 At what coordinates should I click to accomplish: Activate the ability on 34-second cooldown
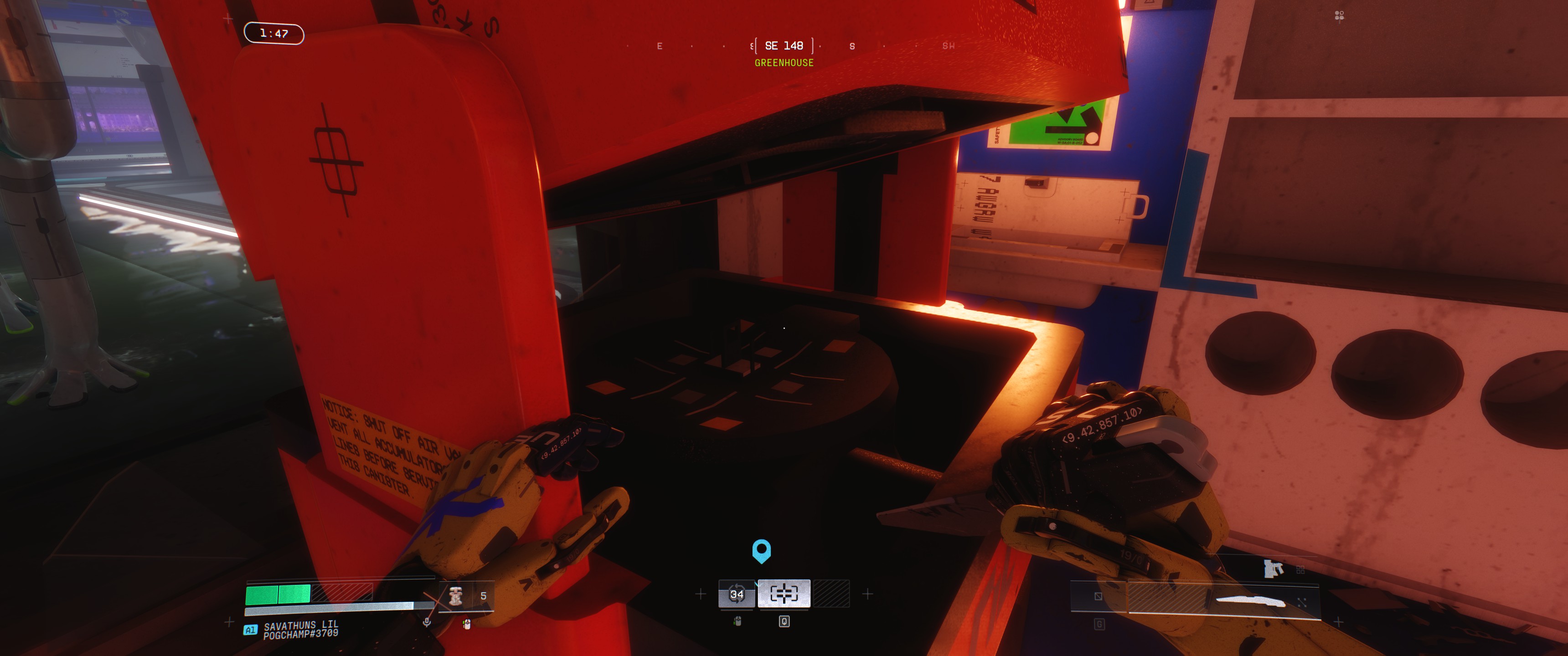737,594
